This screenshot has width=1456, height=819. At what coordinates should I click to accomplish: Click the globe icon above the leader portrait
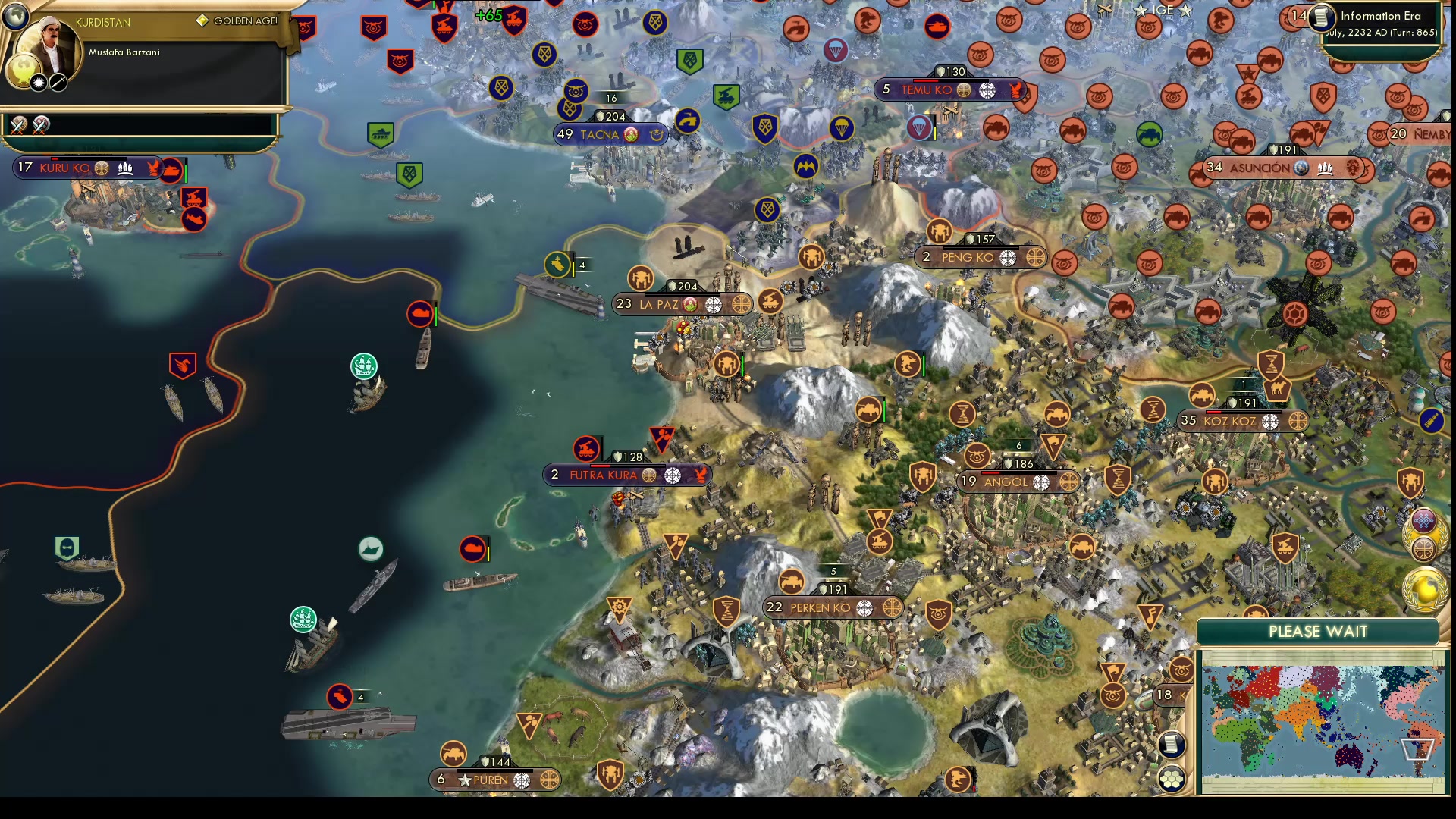click(15, 16)
